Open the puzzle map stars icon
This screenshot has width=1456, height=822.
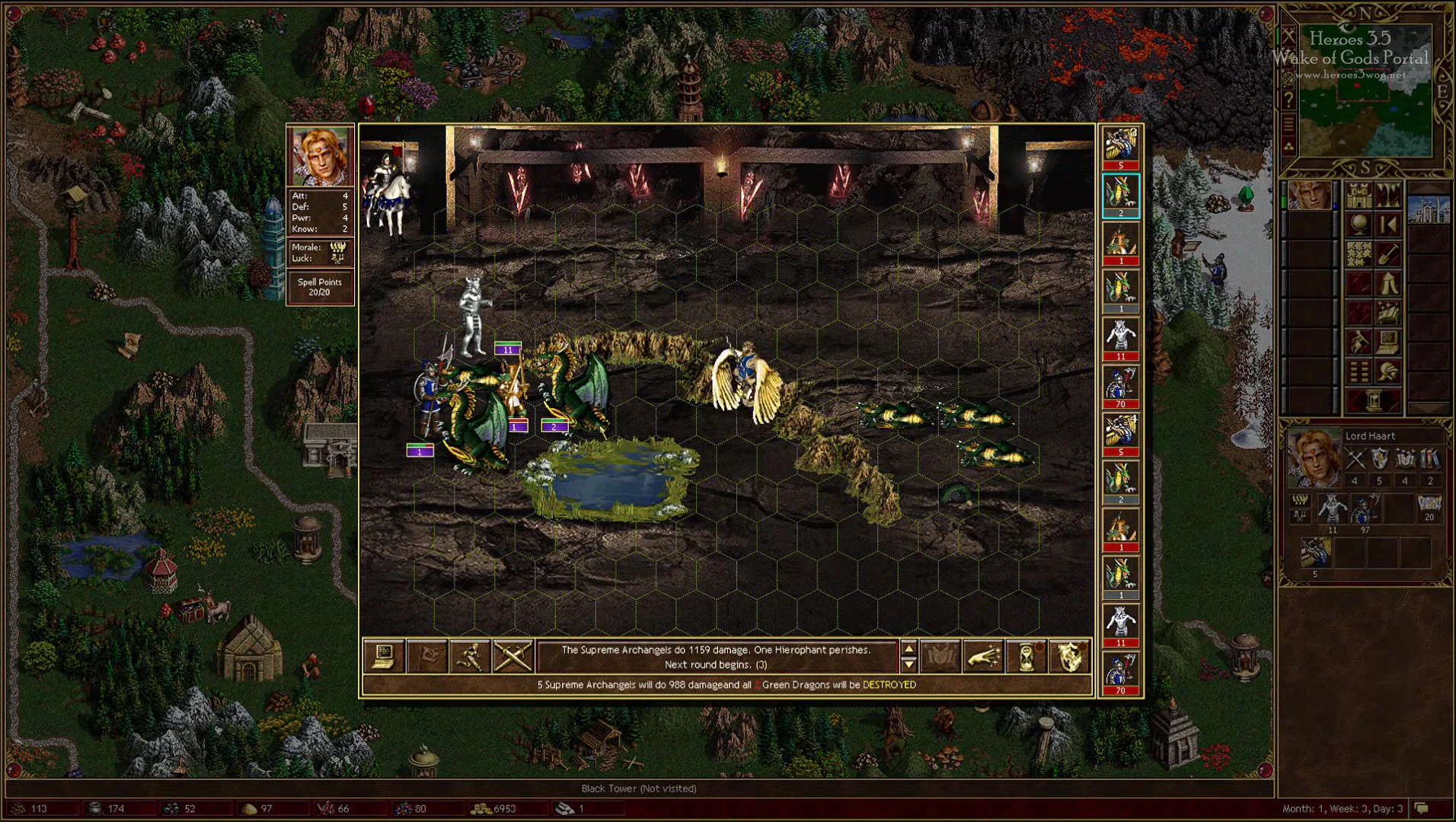click(x=1359, y=253)
